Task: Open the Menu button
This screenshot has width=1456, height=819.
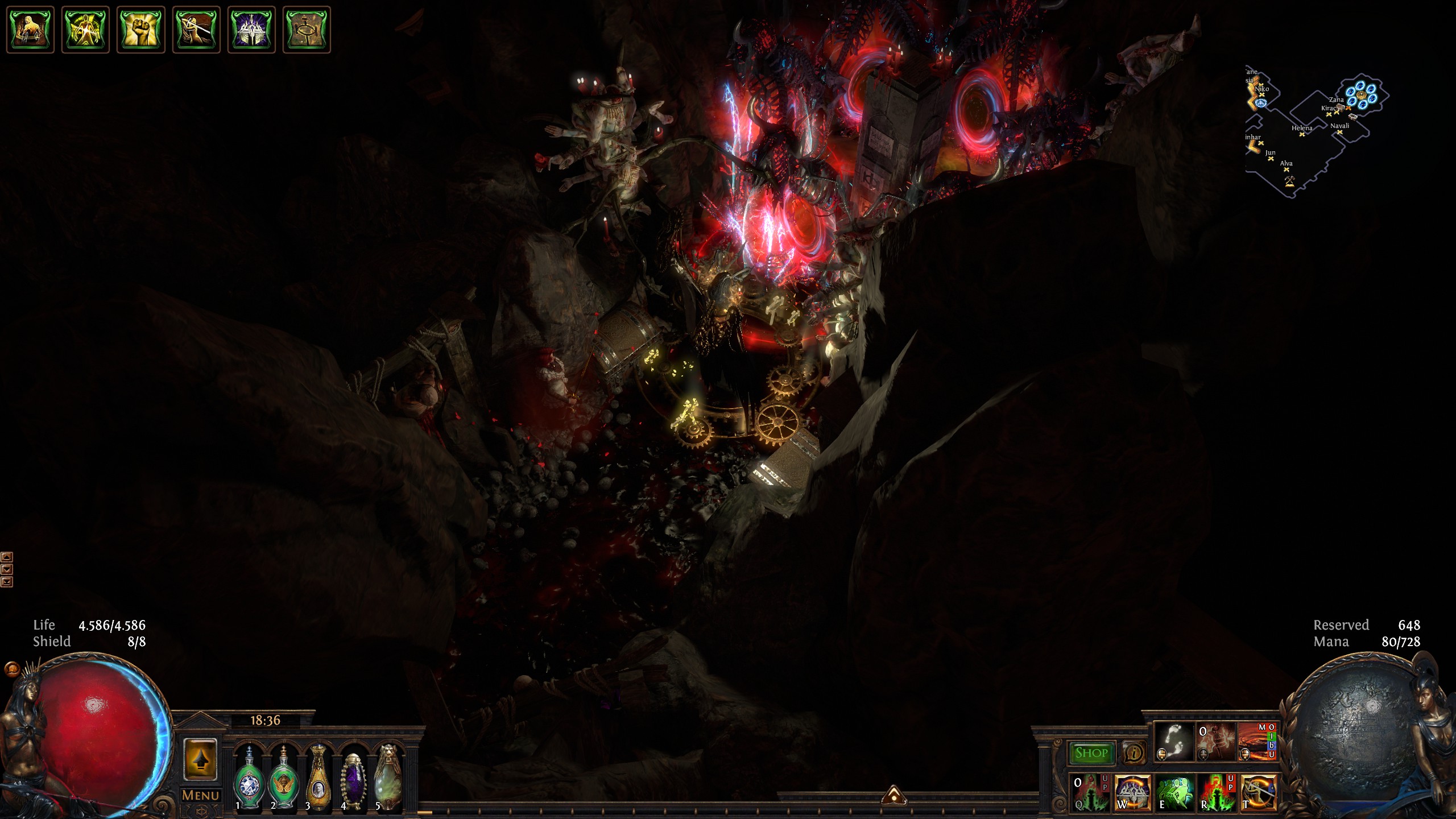Action: coord(200,795)
